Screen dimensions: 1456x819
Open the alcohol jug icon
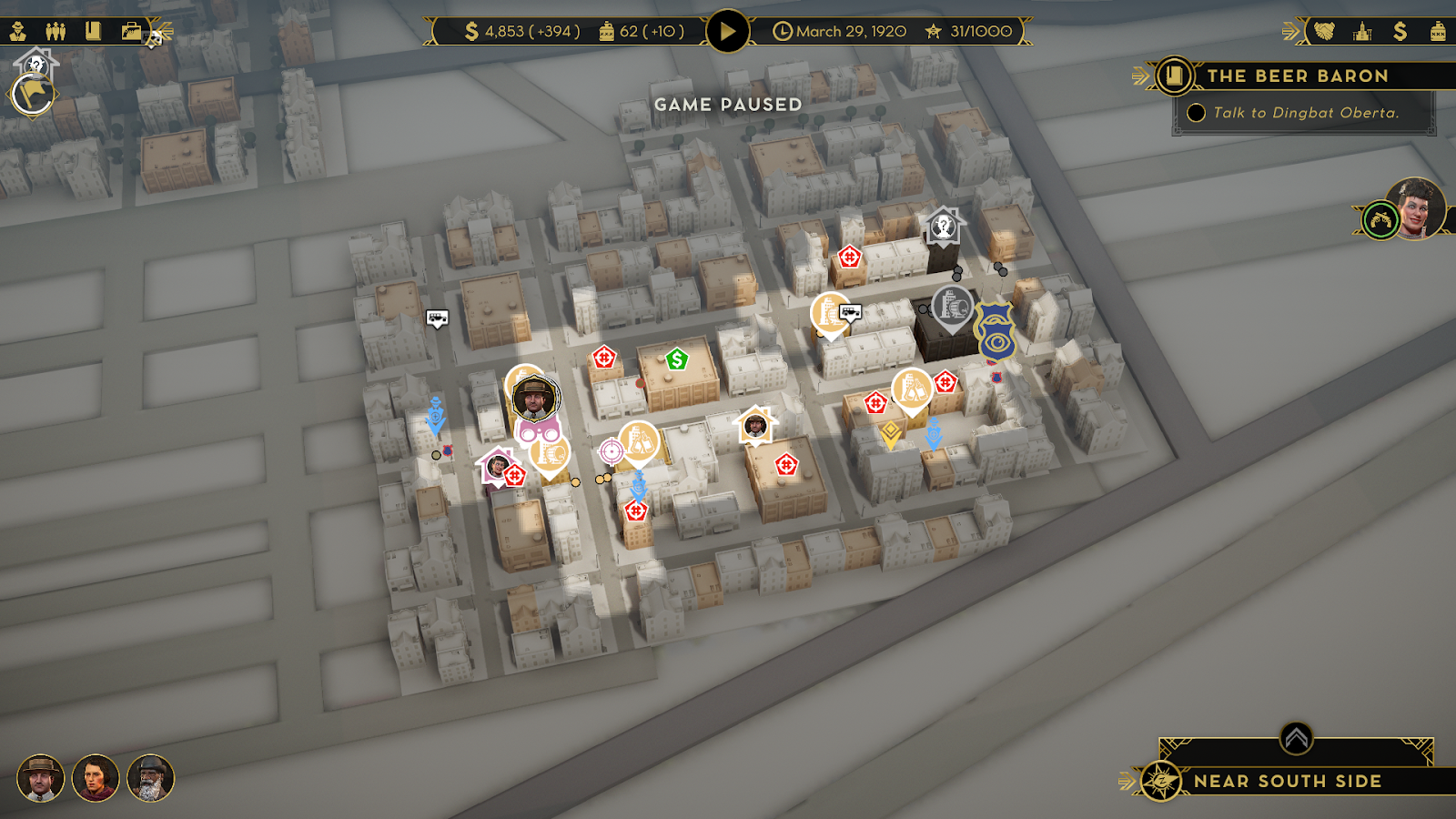[1438, 32]
